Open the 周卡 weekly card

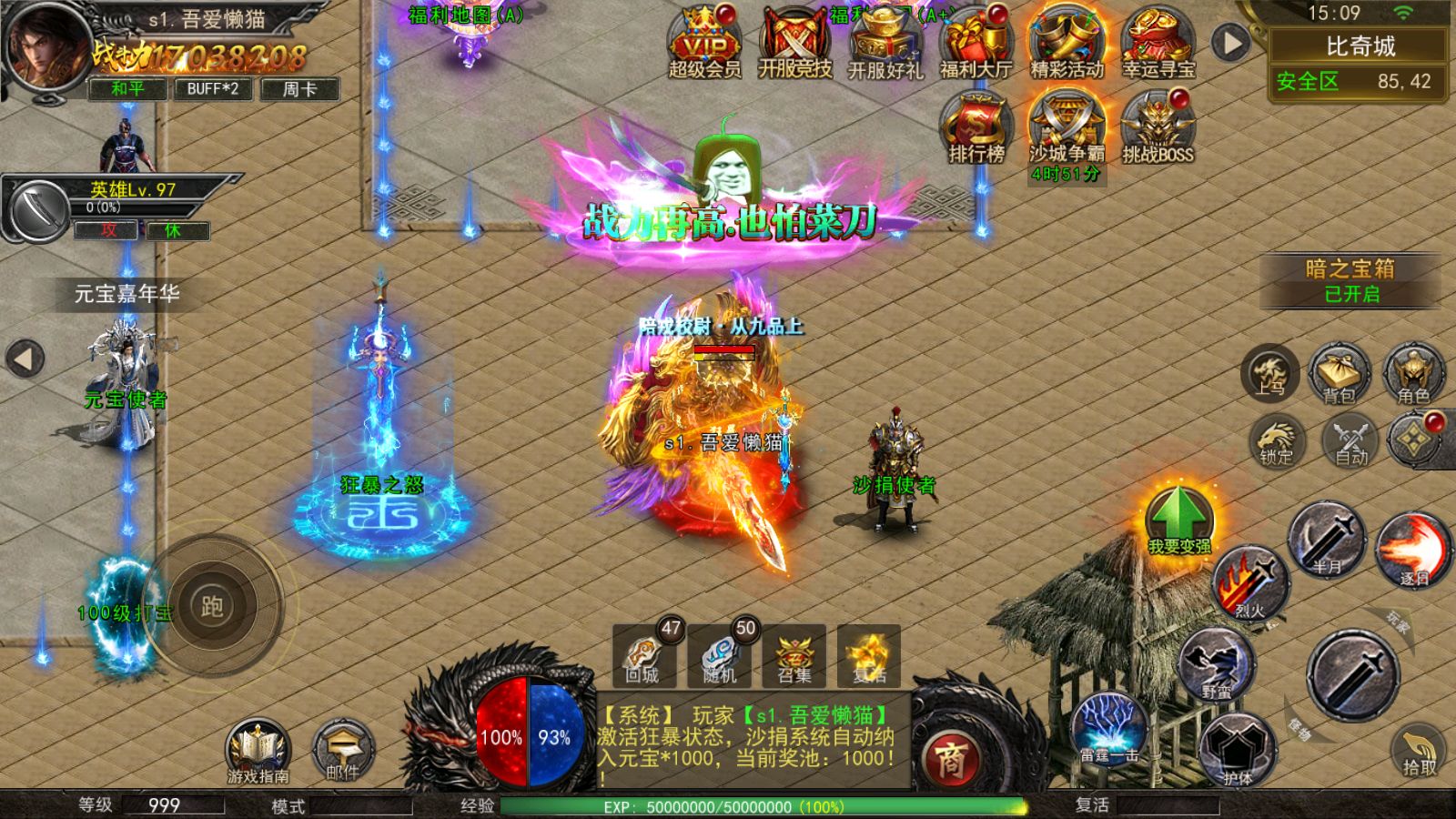click(299, 88)
